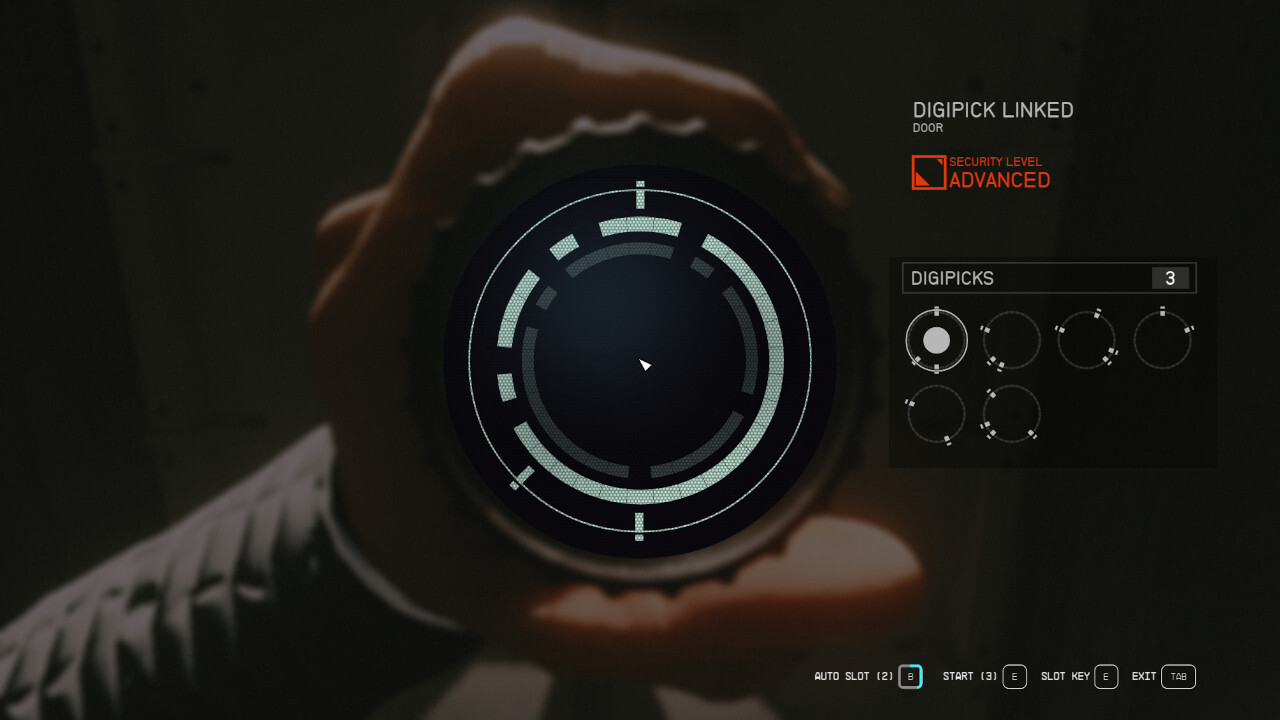Screen dimensions: 1280x720
Task: Pick the fourth digipick in the top row
Action: [1163, 340]
